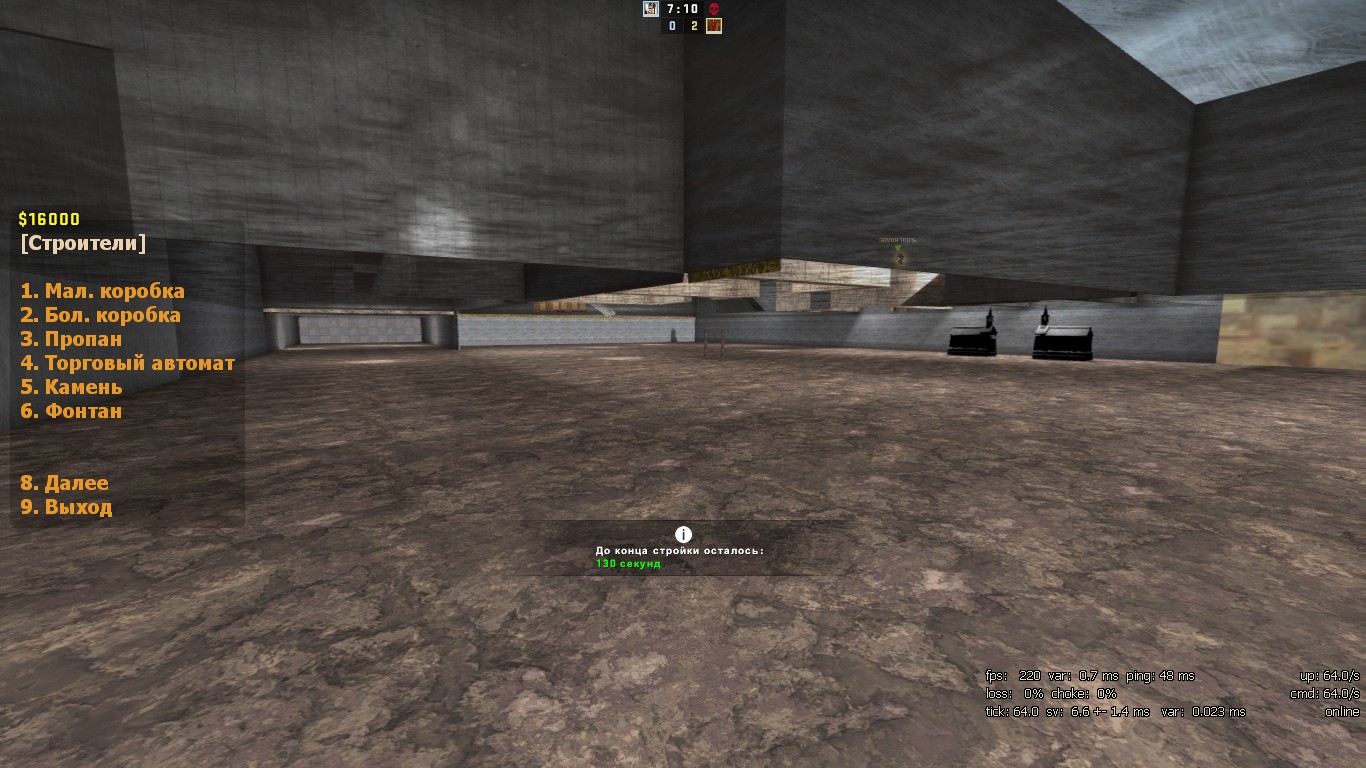Viewport: 1366px width, 768px height.
Task: Select the Мал. коробка menu entry
Action: [x=102, y=291]
